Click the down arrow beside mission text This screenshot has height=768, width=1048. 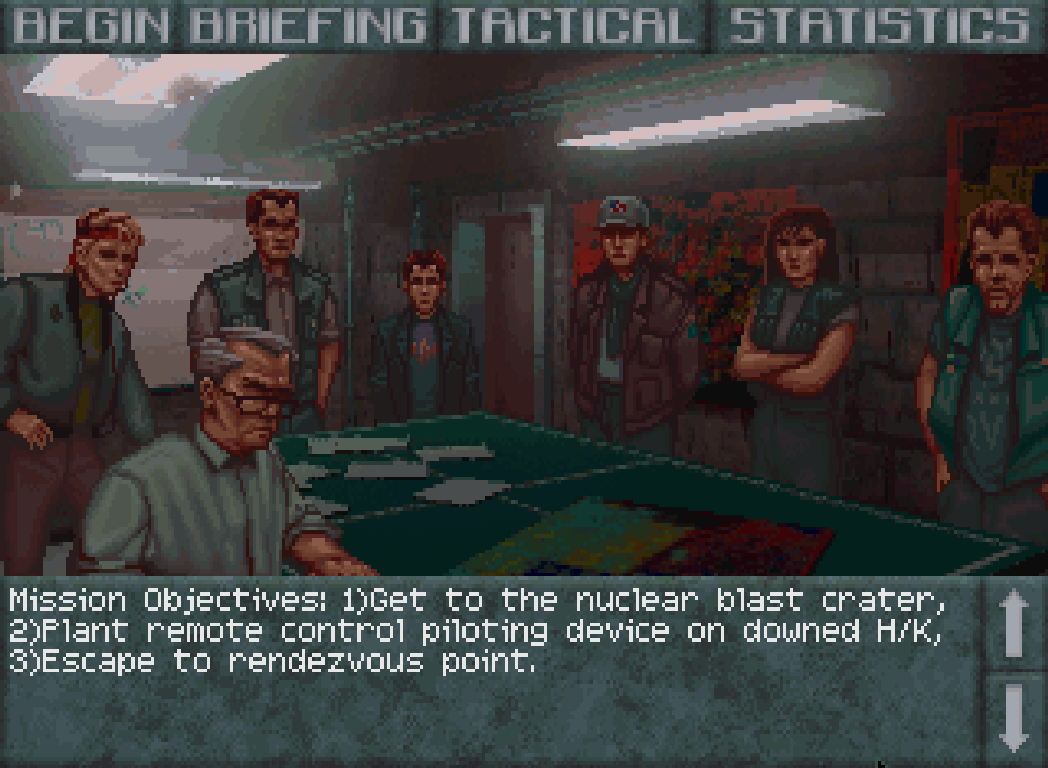pyautogui.click(x=1014, y=716)
